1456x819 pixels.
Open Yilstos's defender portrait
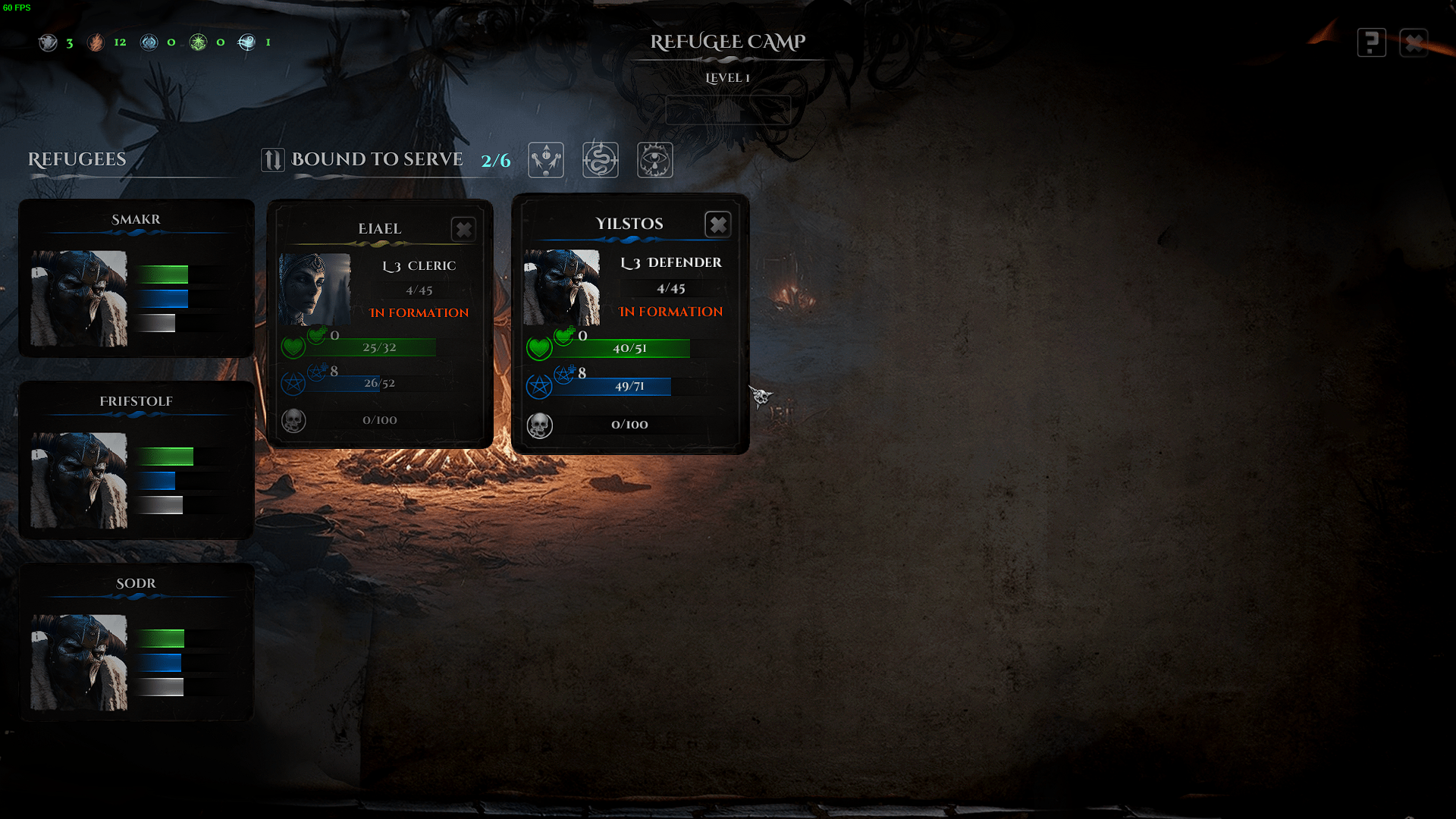(561, 287)
